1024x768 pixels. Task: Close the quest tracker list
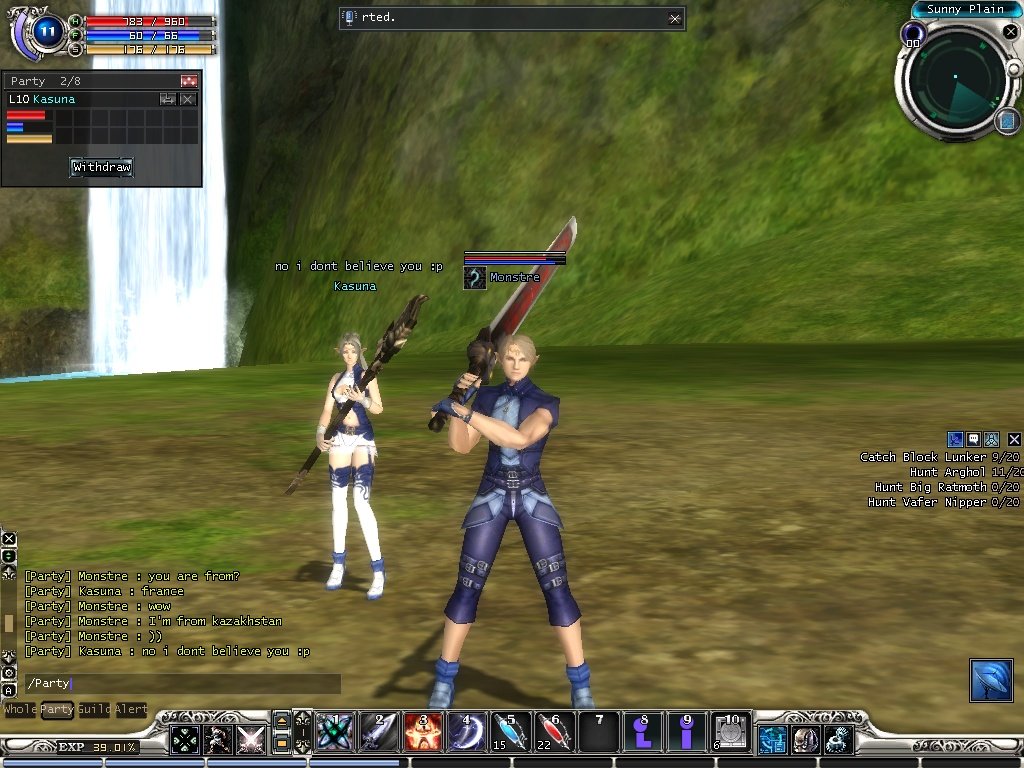click(x=1014, y=439)
